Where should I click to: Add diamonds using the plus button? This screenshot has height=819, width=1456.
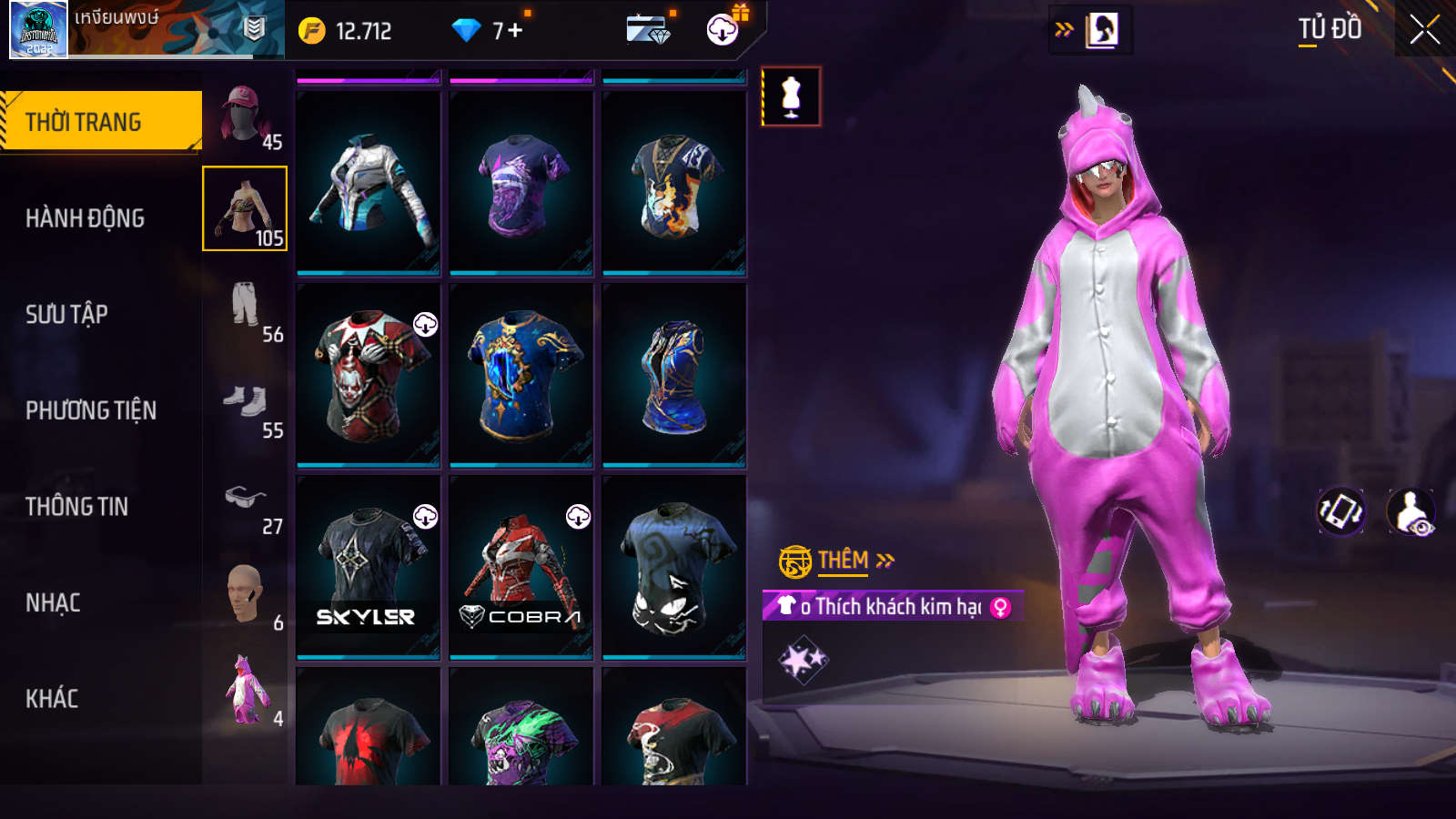pyautogui.click(x=515, y=31)
